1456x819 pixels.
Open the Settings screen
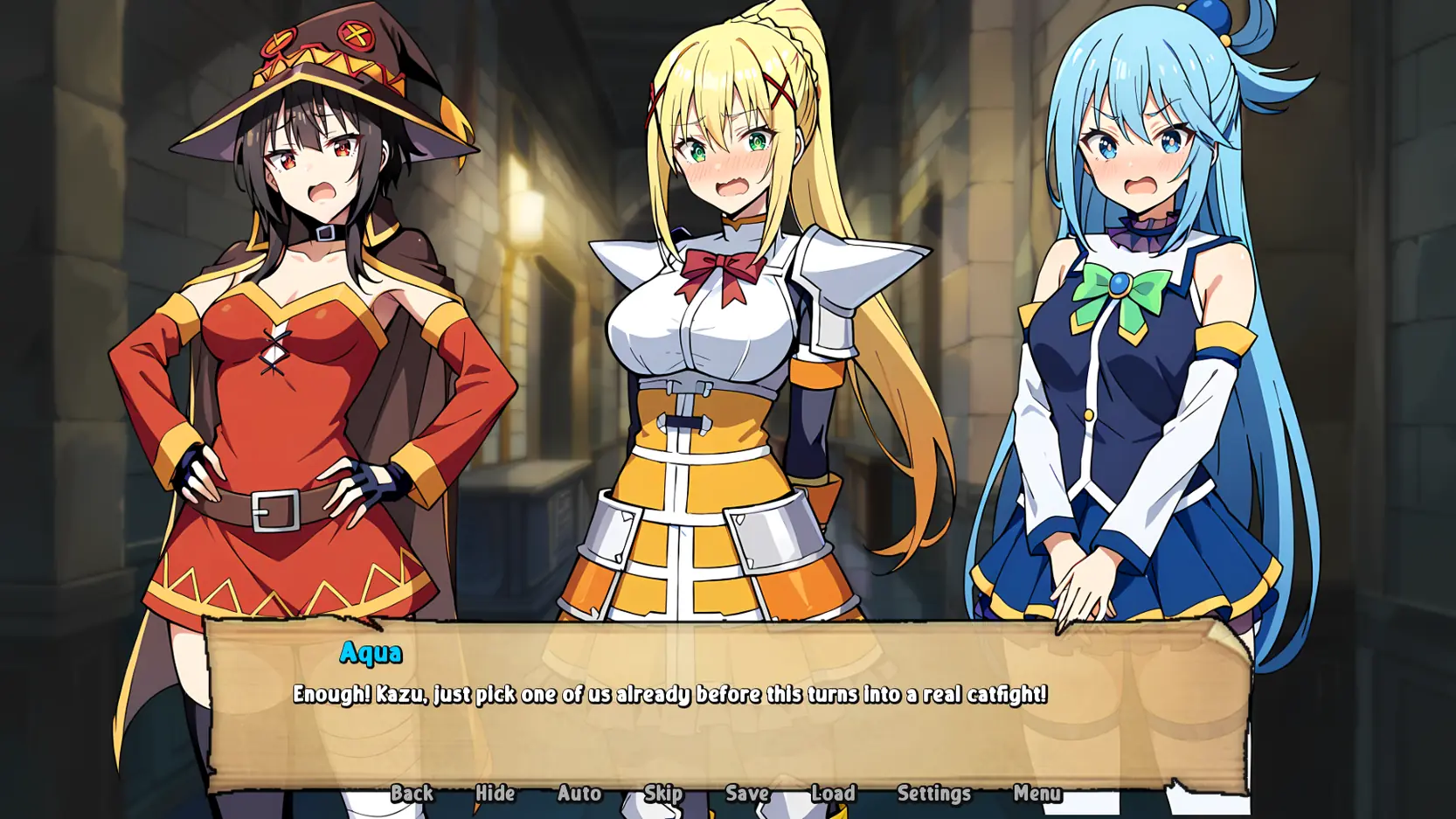[933, 793]
